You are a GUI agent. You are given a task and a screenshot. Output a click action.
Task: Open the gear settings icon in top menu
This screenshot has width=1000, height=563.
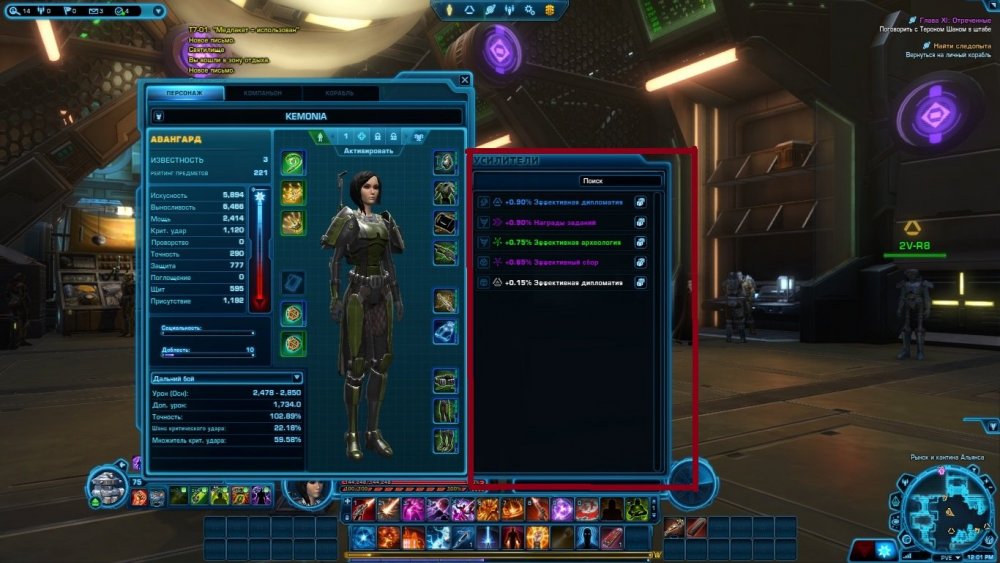[531, 9]
